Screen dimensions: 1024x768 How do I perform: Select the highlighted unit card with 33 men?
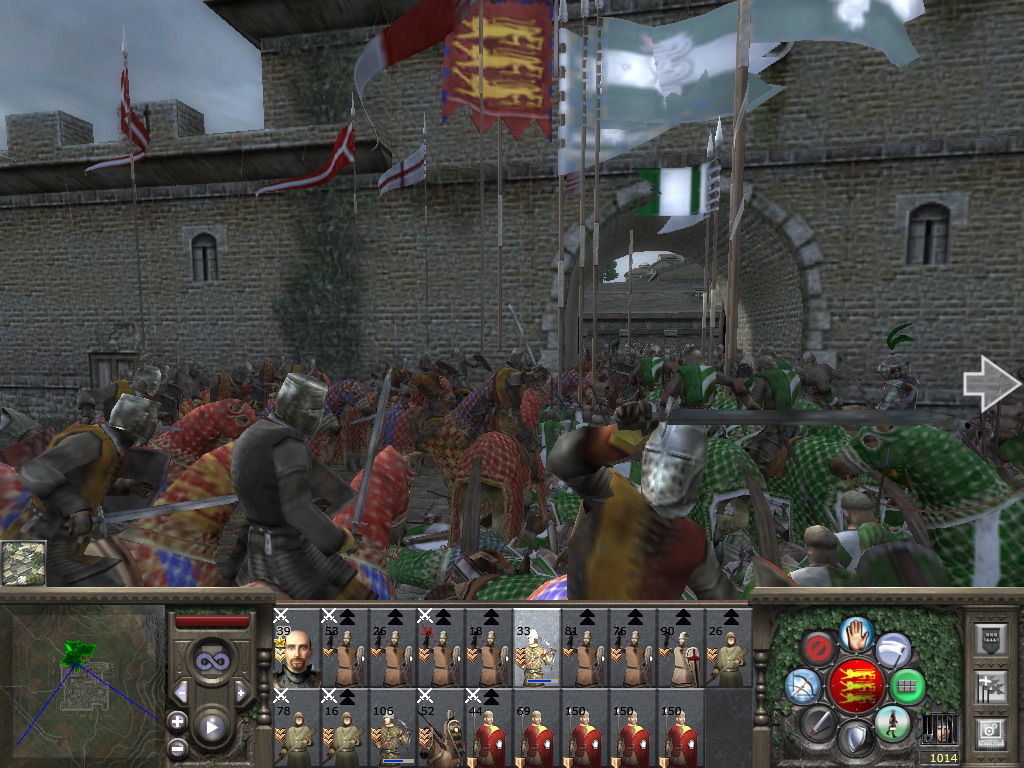click(536, 648)
